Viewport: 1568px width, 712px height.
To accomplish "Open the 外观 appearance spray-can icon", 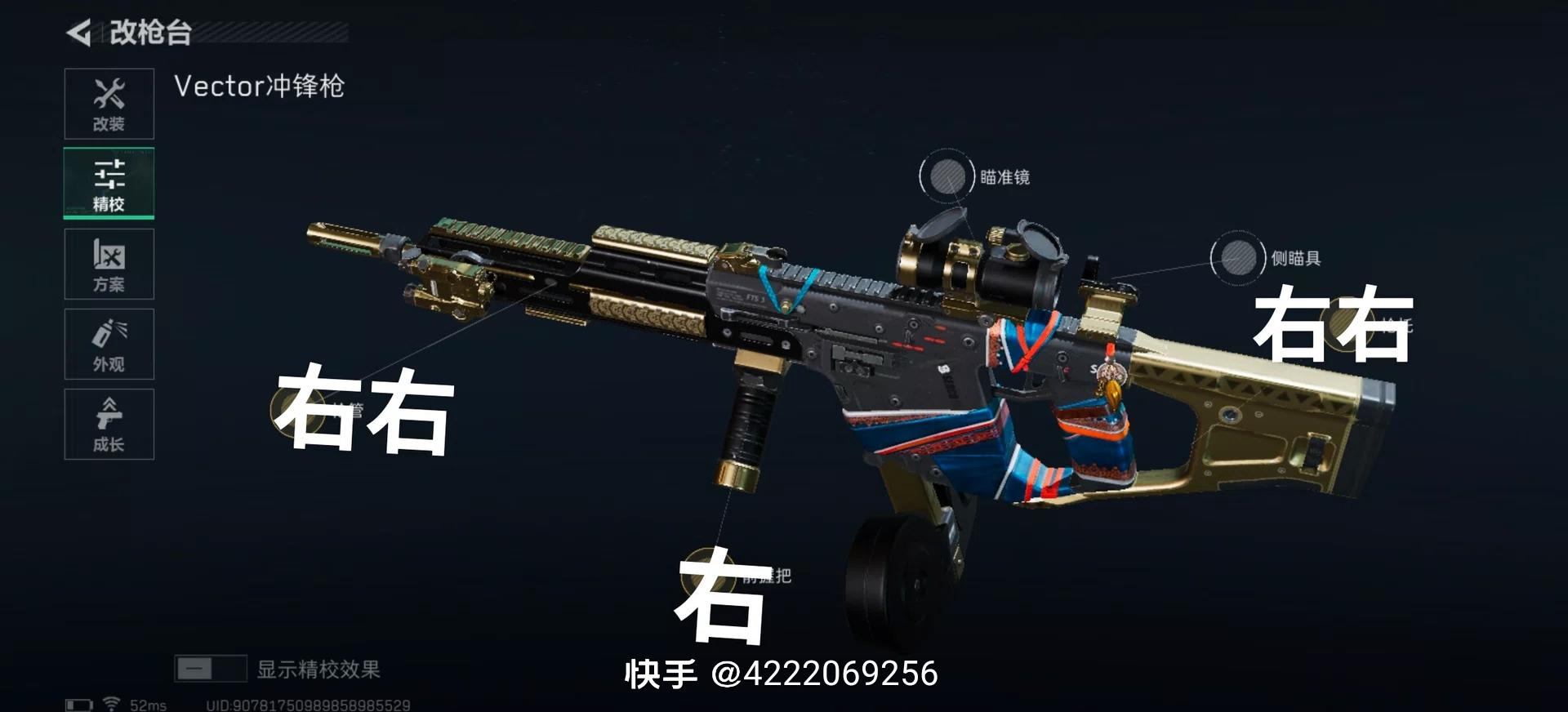I will (x=109, y=344).
